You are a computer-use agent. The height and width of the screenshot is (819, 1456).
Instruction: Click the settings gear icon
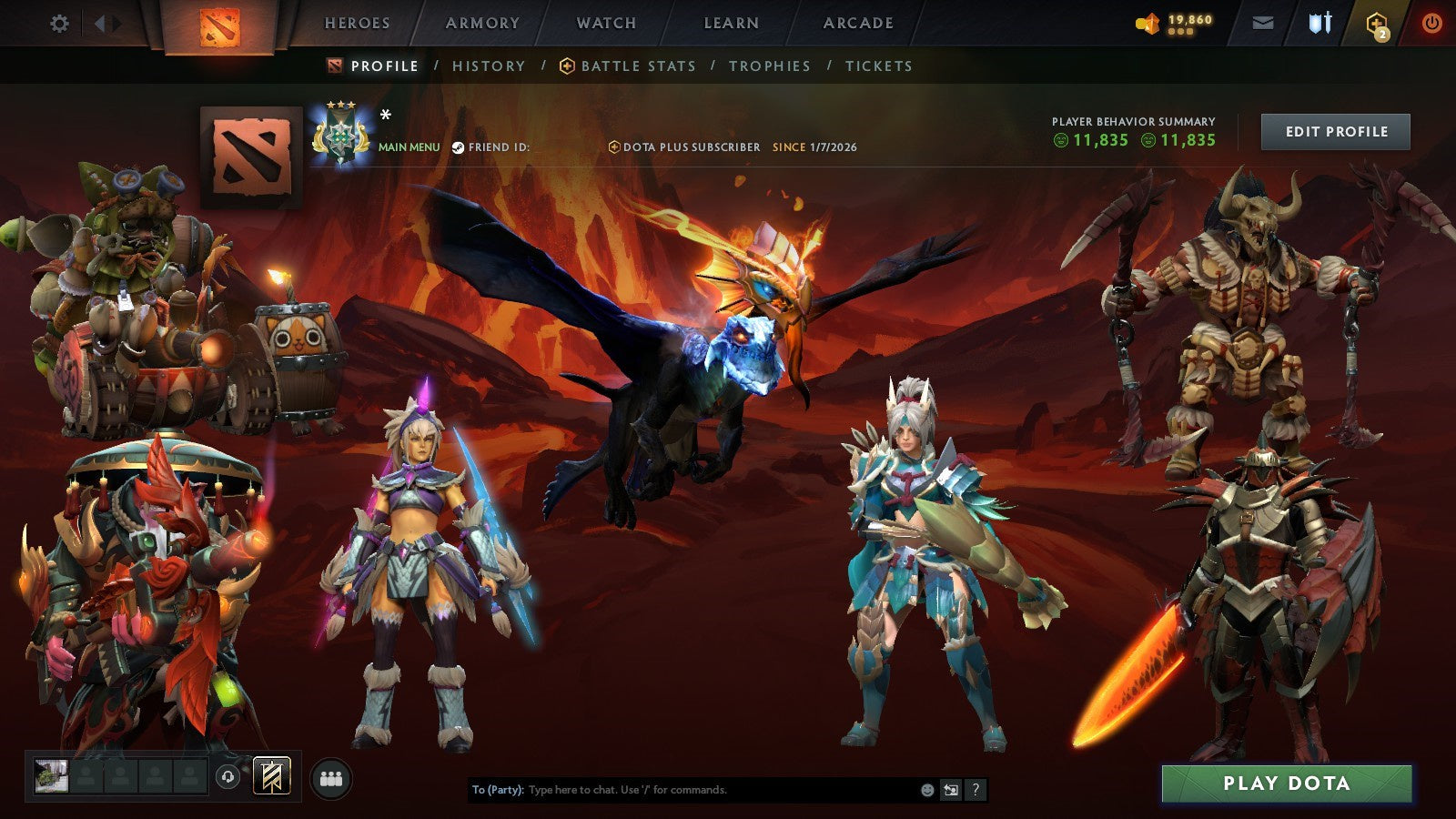60,23
